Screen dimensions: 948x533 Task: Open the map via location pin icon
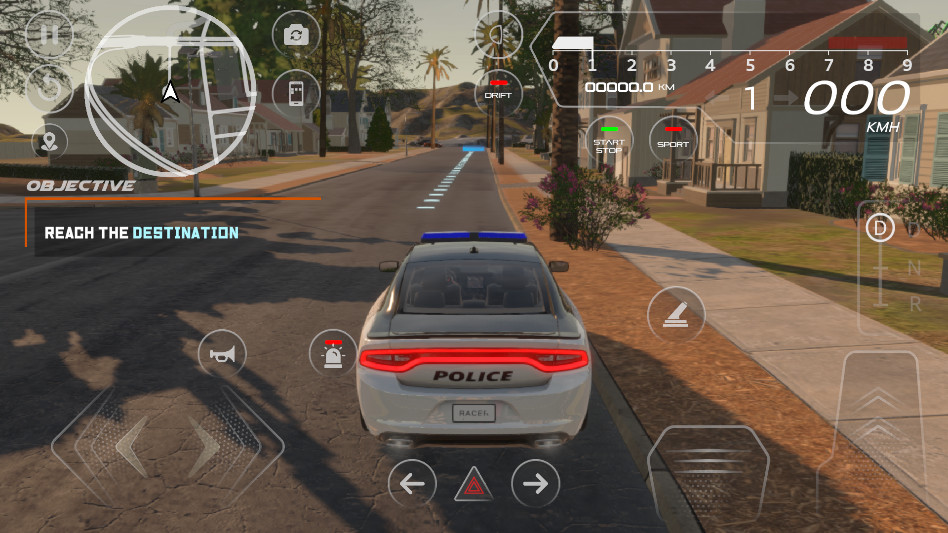(49, 141)
